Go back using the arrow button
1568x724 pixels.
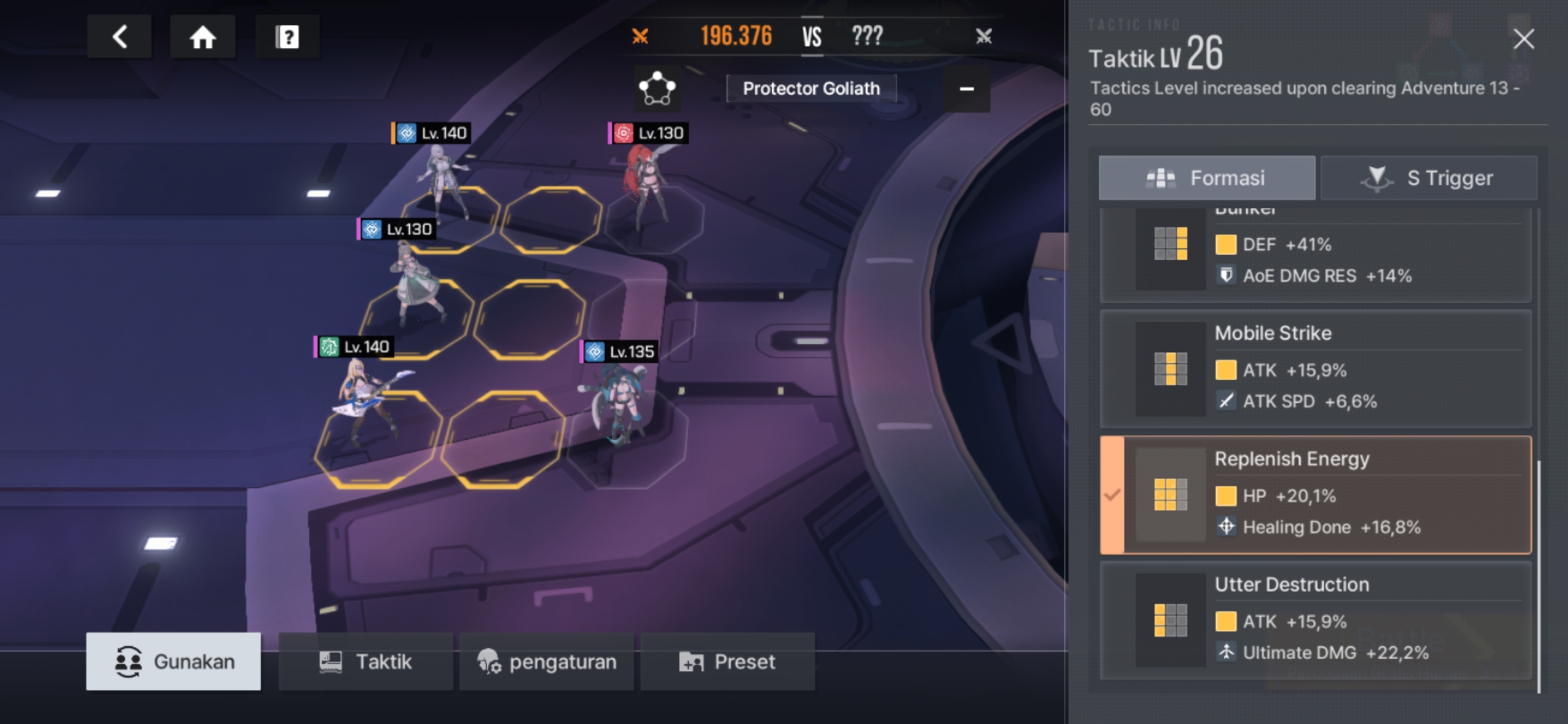[x=119, y=37]
